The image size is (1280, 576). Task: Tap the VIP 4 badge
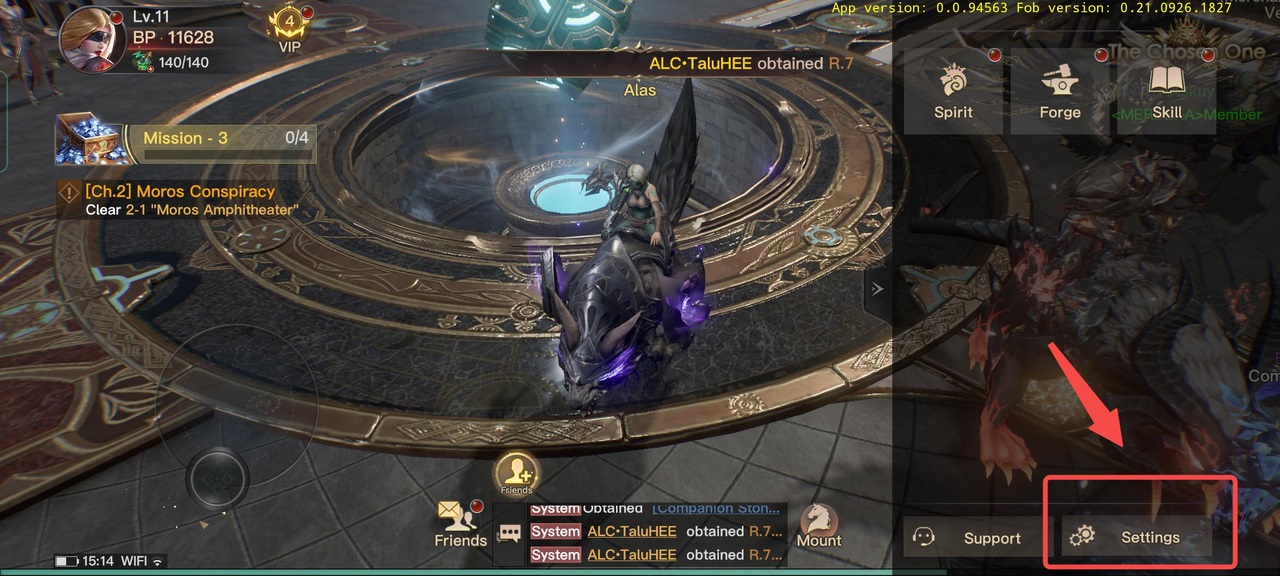pyautogui.click(x=289, y=30)
